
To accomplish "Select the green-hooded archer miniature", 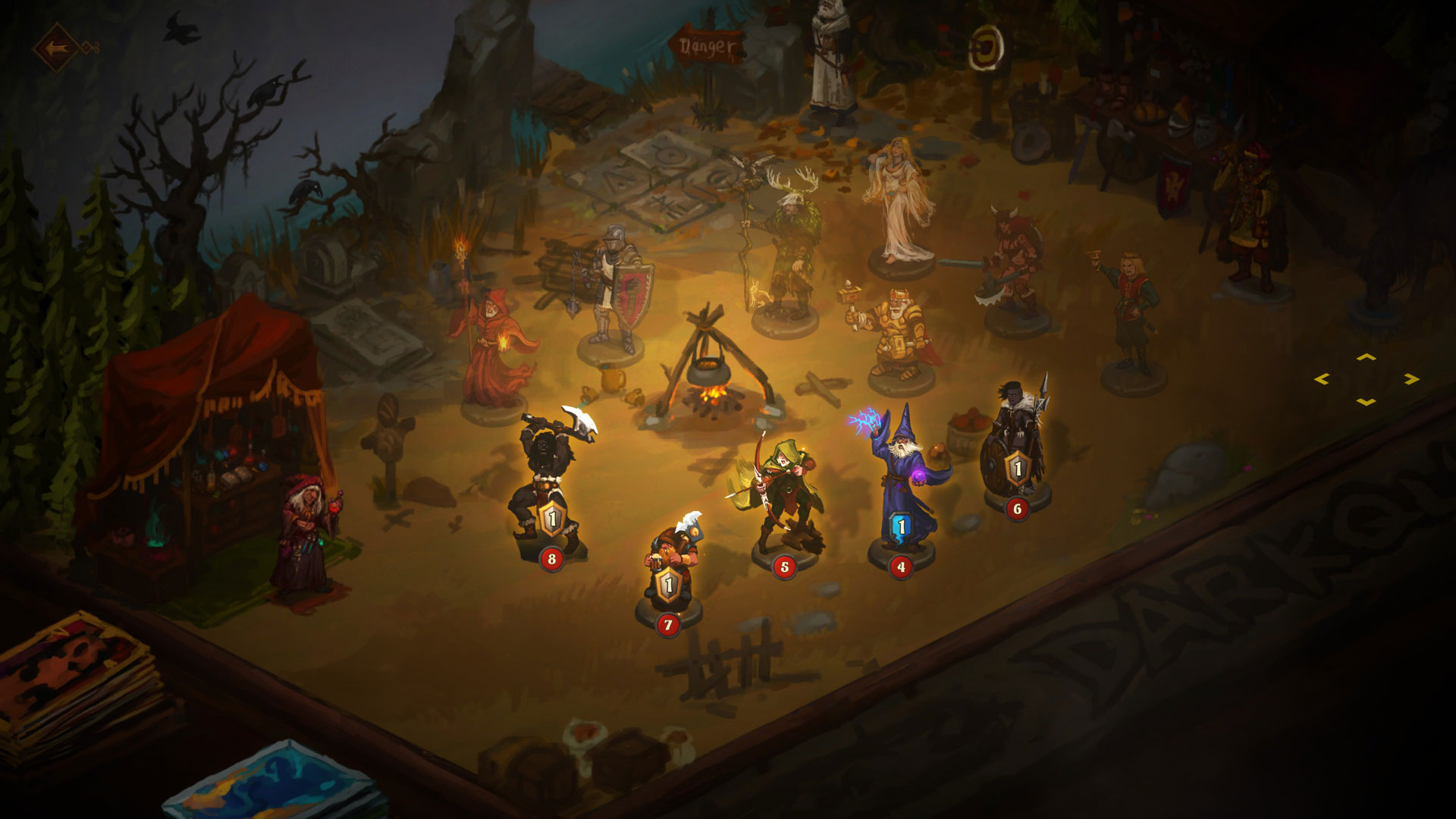I will (785, 478).
